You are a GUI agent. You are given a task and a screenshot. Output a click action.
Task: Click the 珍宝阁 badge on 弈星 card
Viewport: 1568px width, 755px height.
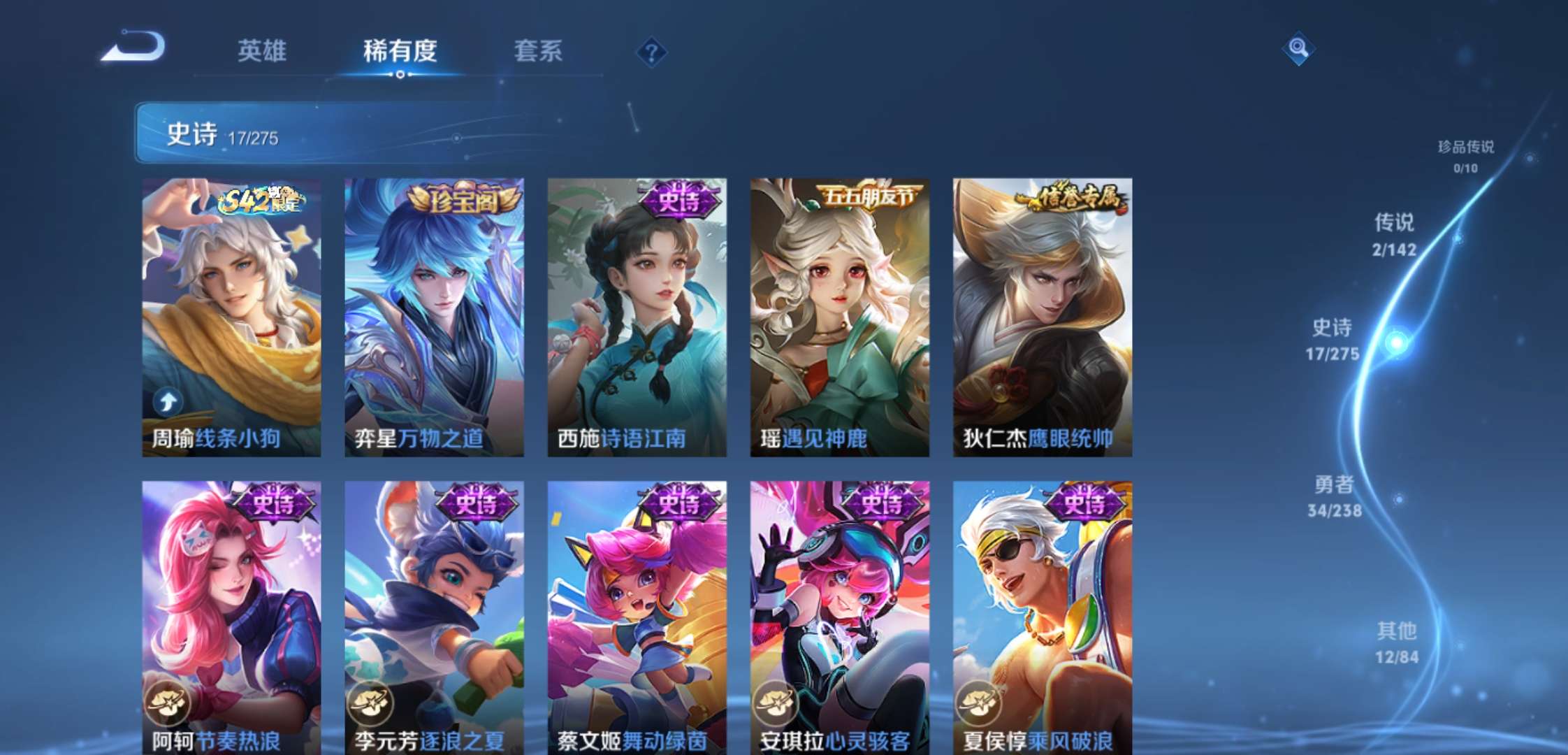[459, 199]
